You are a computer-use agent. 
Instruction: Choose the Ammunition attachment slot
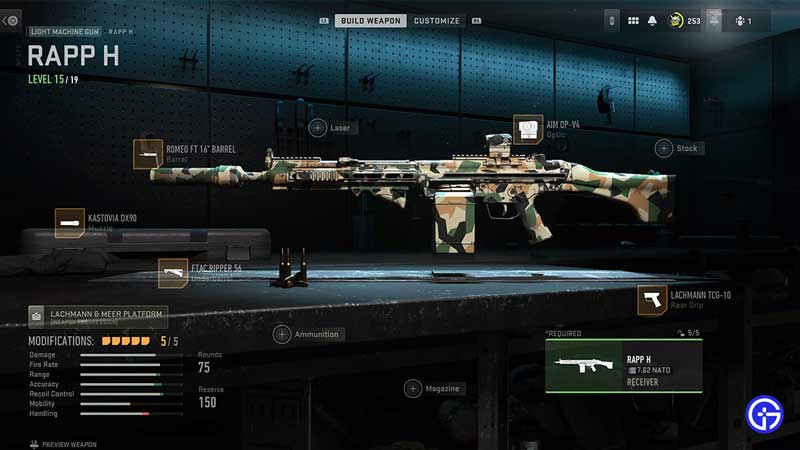(283, 334)
